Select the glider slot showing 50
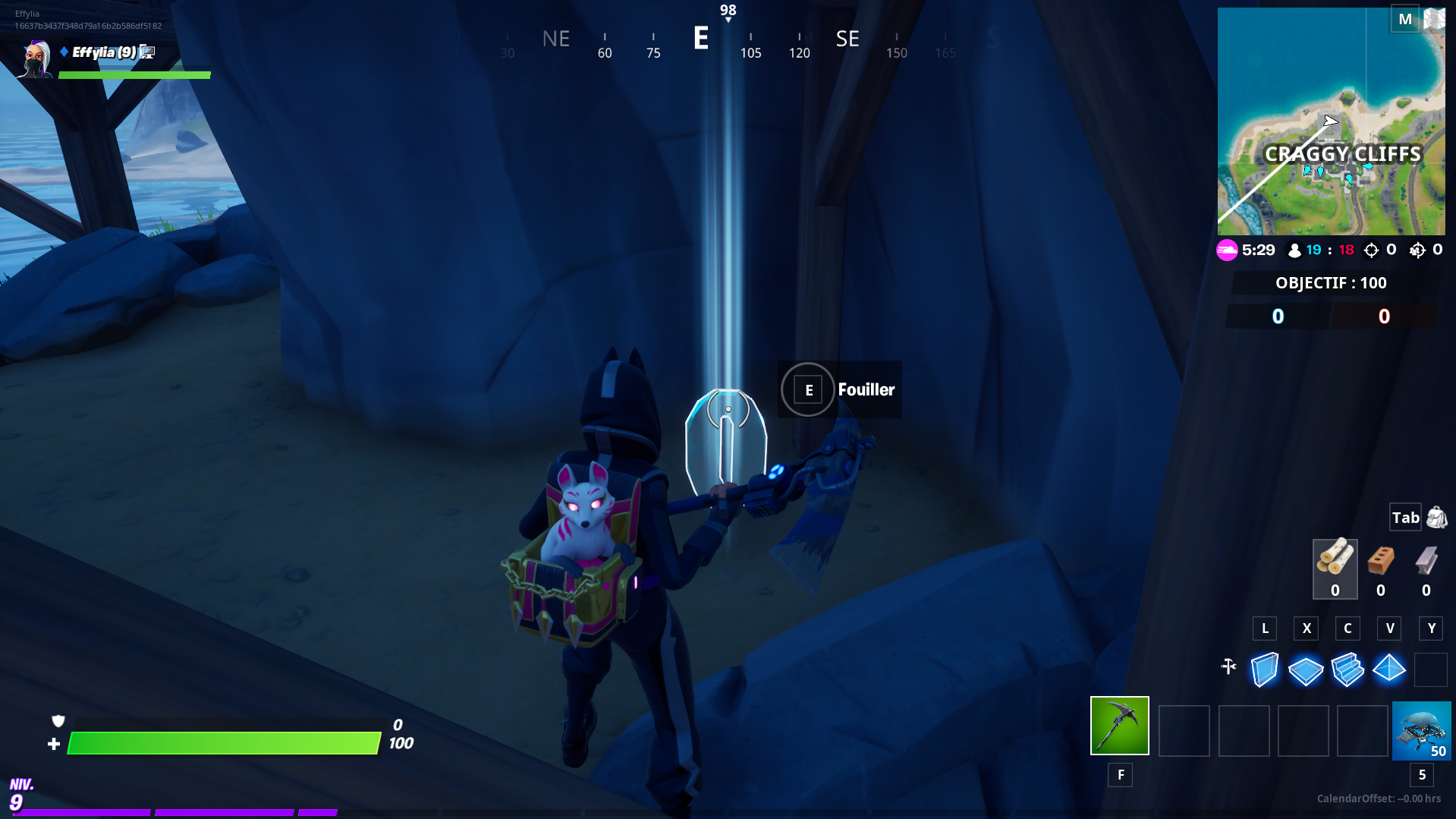1456x819 pixels. pyautogui.click(x=1421, y=730)
